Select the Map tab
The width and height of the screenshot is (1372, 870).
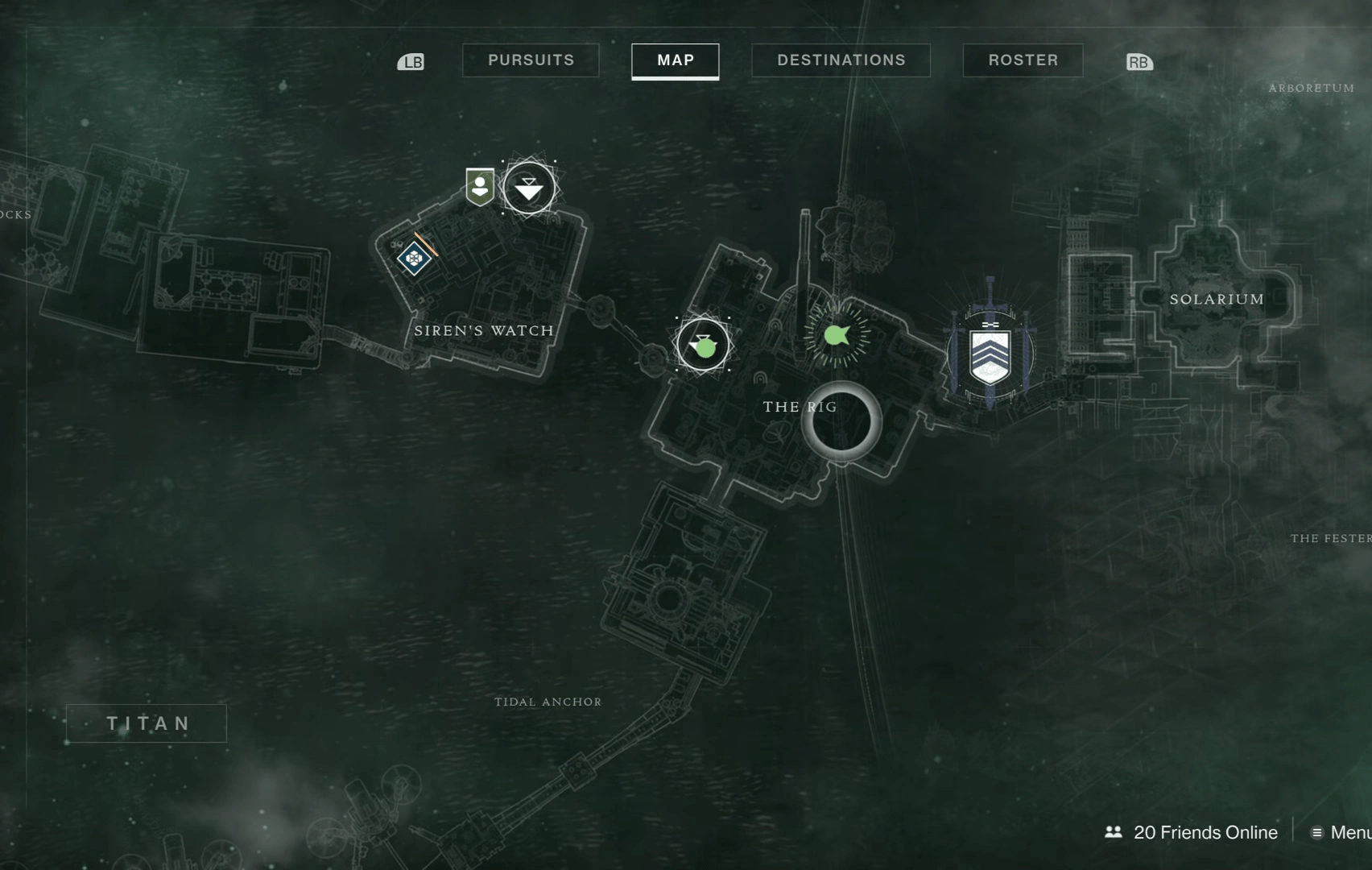click(x=675, y=60)
